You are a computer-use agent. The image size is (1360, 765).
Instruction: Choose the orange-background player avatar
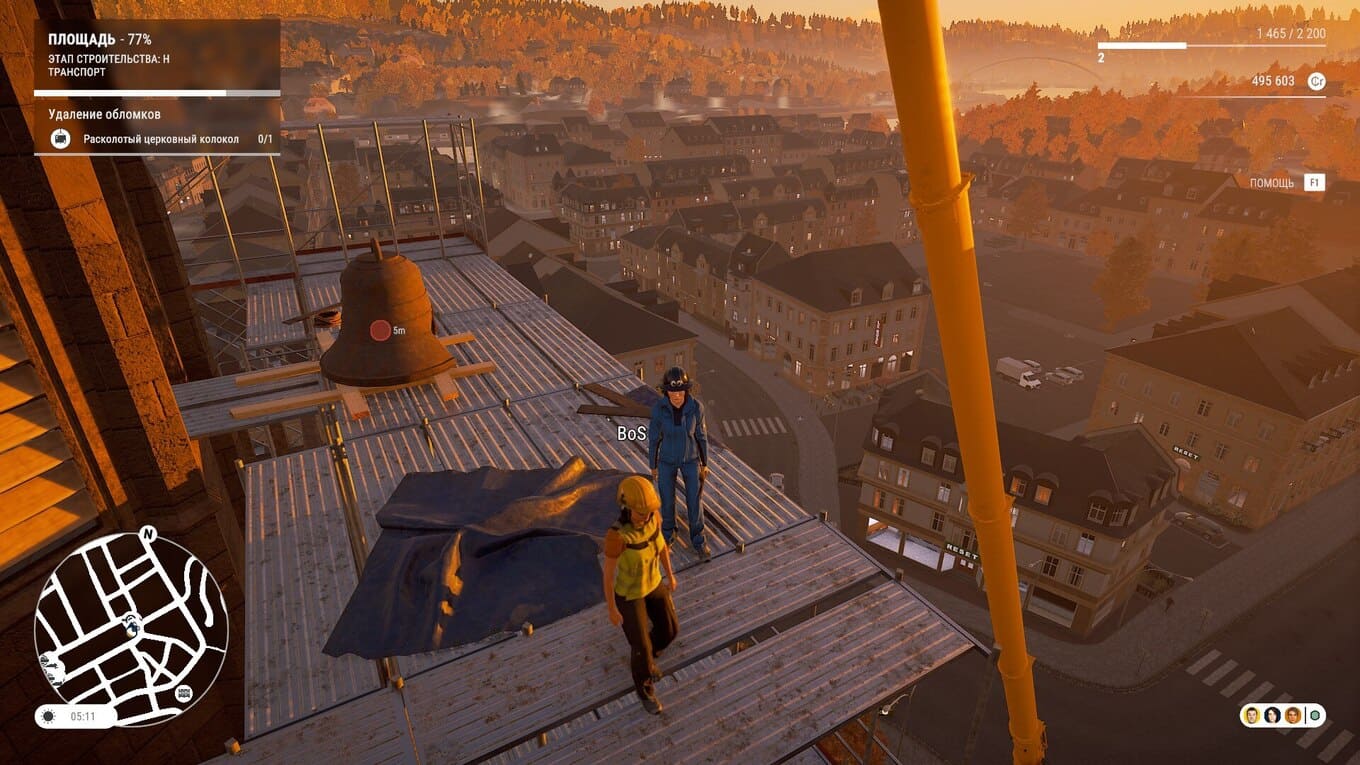point(1293,715)
